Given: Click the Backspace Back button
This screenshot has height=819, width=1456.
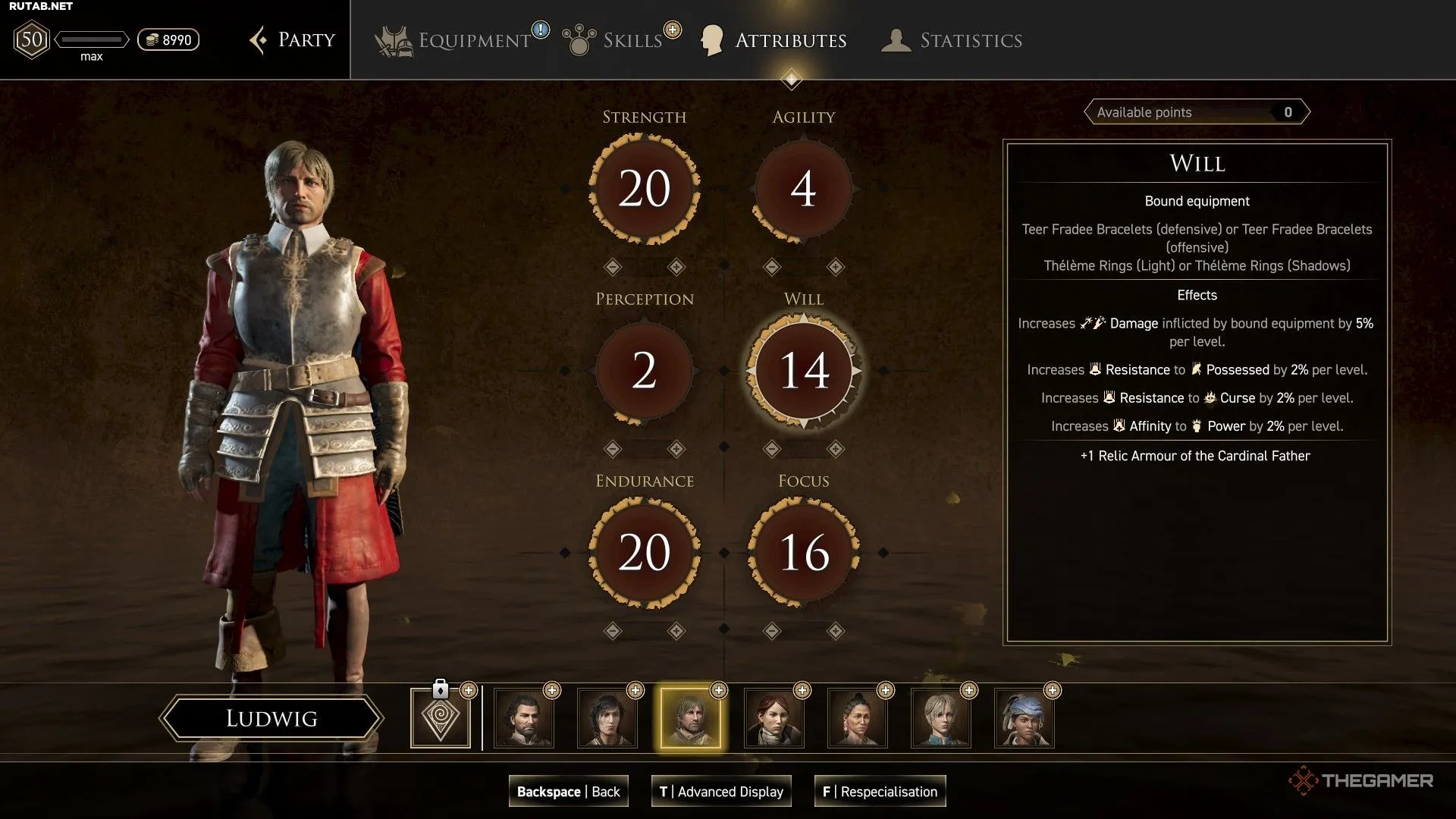Looking at the screenshot, I should (569, 792).
